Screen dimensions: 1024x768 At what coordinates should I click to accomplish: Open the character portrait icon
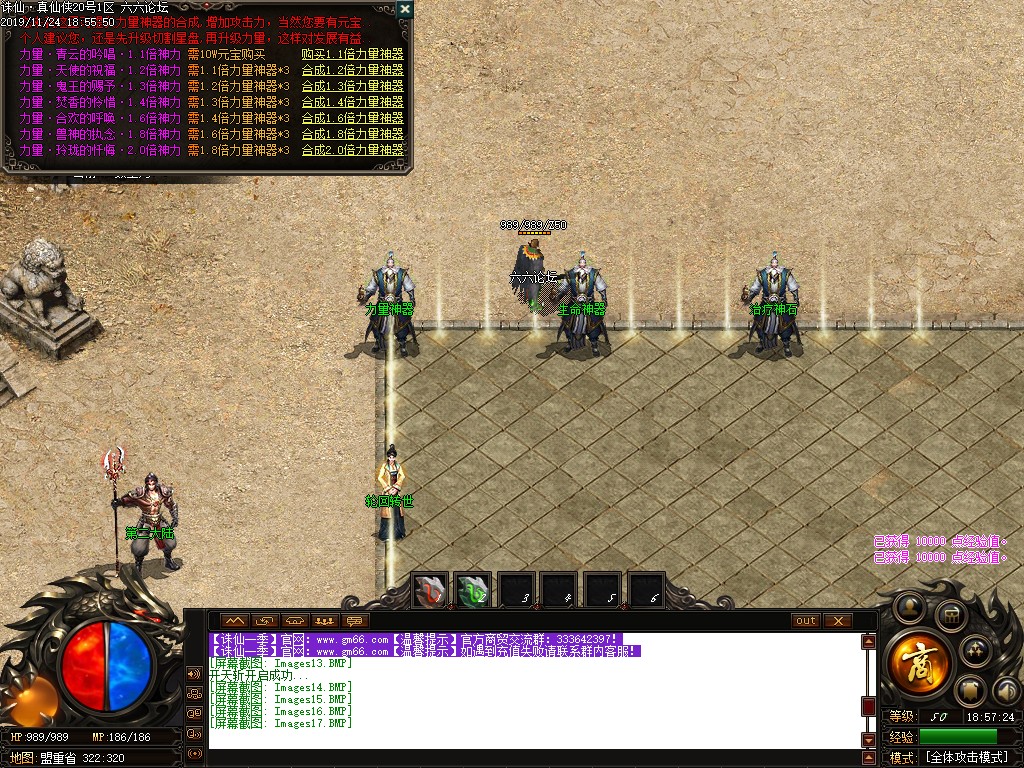pyautogui.click(x=909, y=606)
